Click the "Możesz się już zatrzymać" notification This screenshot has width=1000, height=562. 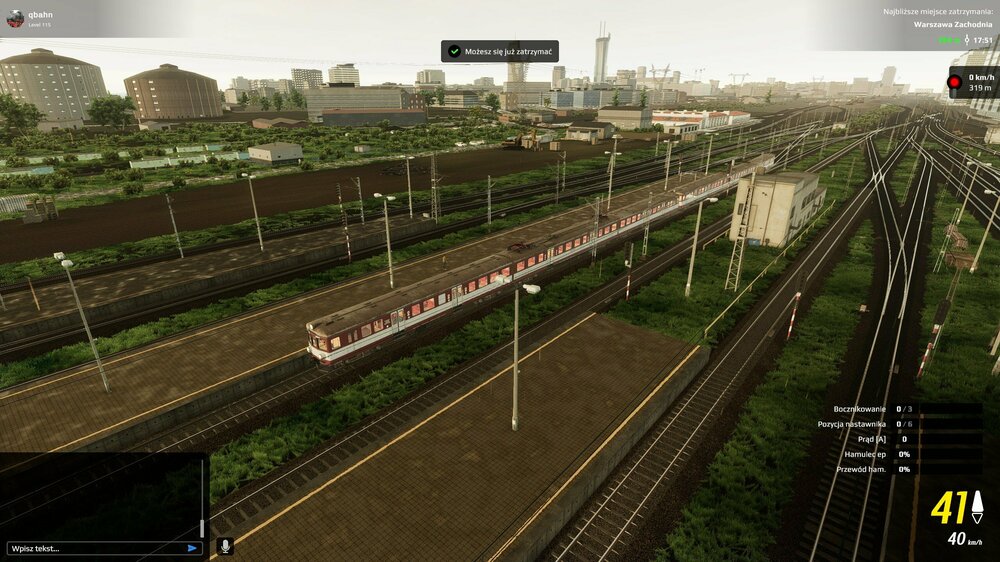click(x=500, y=51)
